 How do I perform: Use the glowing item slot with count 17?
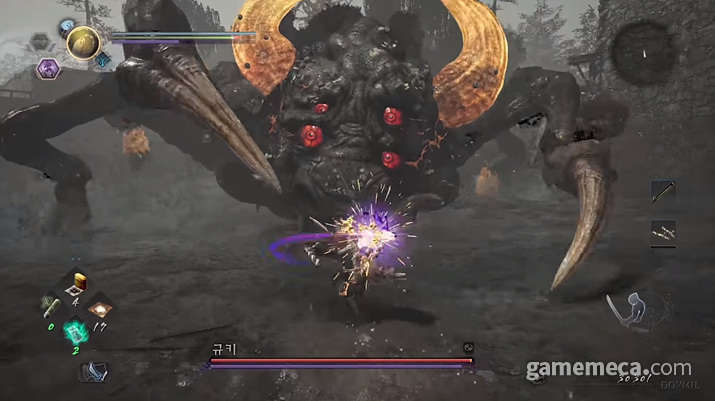(101, 307)
